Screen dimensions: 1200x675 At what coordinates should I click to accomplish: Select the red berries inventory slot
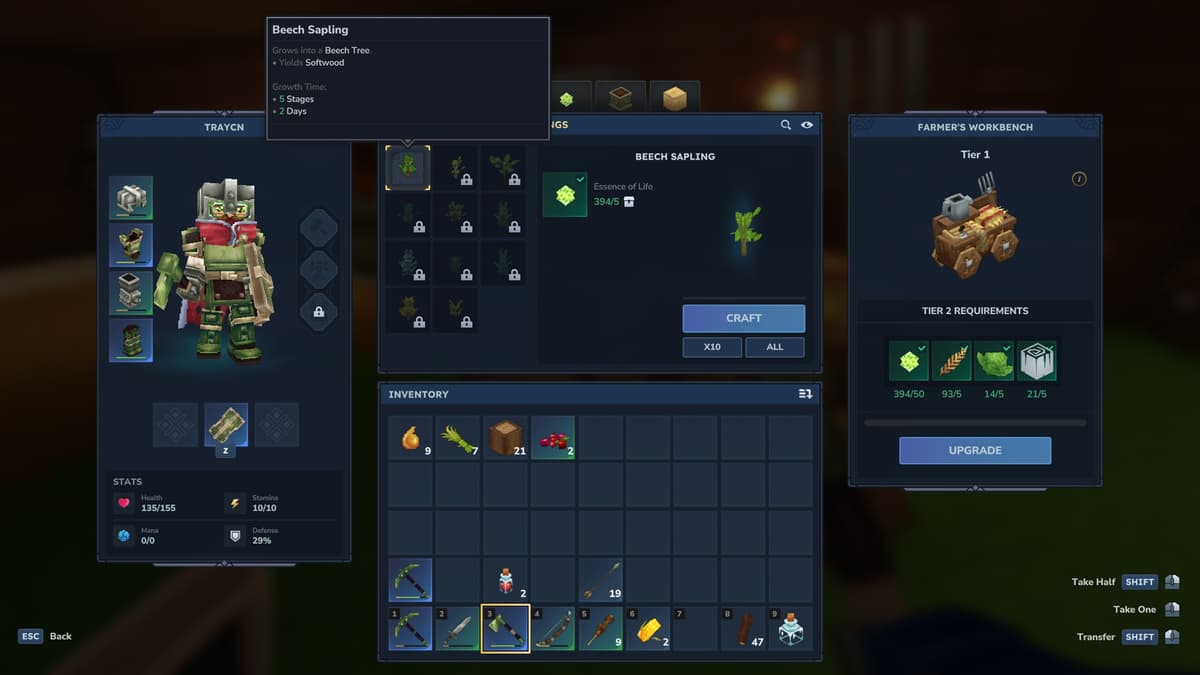point(553,438)
